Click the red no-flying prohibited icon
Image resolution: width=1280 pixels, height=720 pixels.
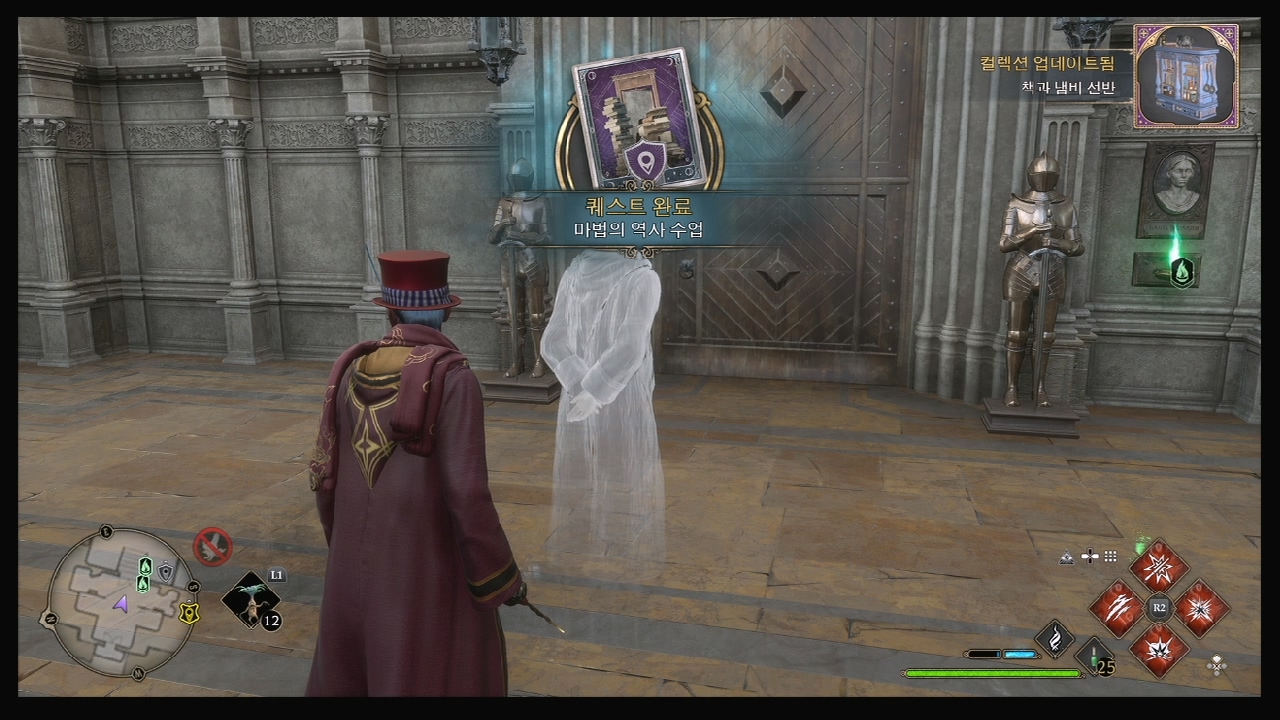[212, 547]
